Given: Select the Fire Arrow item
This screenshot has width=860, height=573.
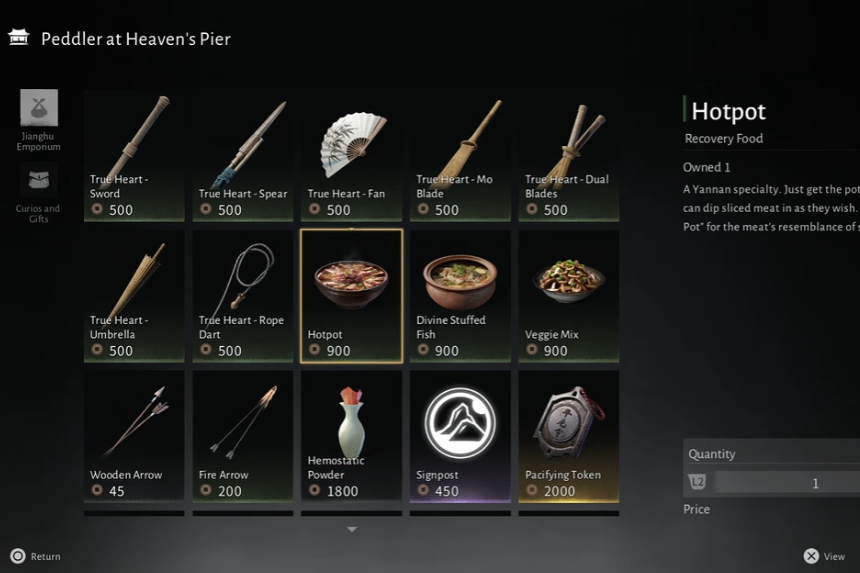Looking at the screenshot, I should [x=243, y=436].
